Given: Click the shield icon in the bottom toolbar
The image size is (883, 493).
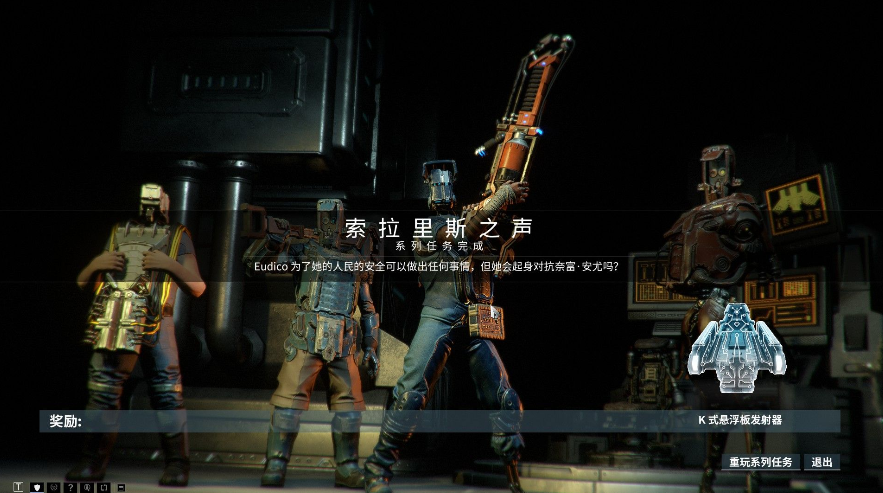Looking at the screenshot, I should [x=37, y=487].
